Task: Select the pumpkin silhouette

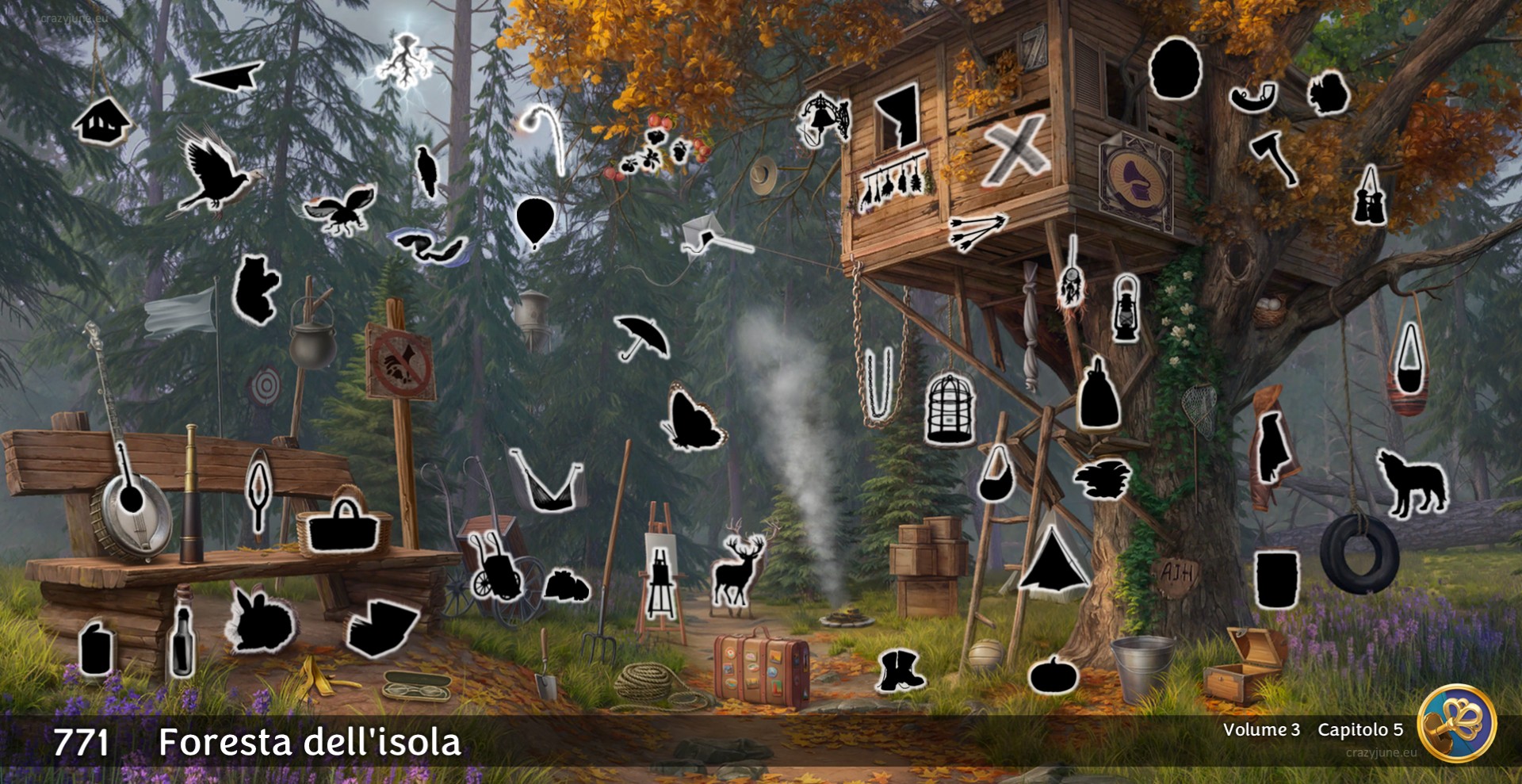Action: [x=1054, y=675]
